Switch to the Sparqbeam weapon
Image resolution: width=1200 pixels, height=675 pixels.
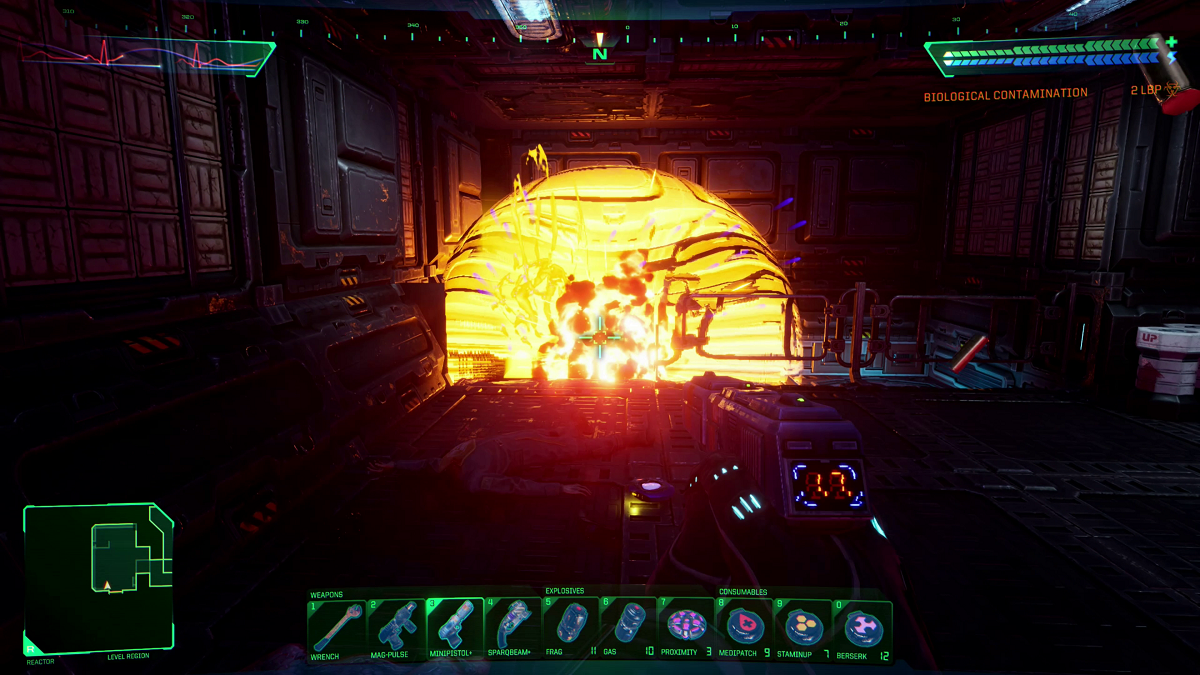pyautogui.click(x=512, y=627)
